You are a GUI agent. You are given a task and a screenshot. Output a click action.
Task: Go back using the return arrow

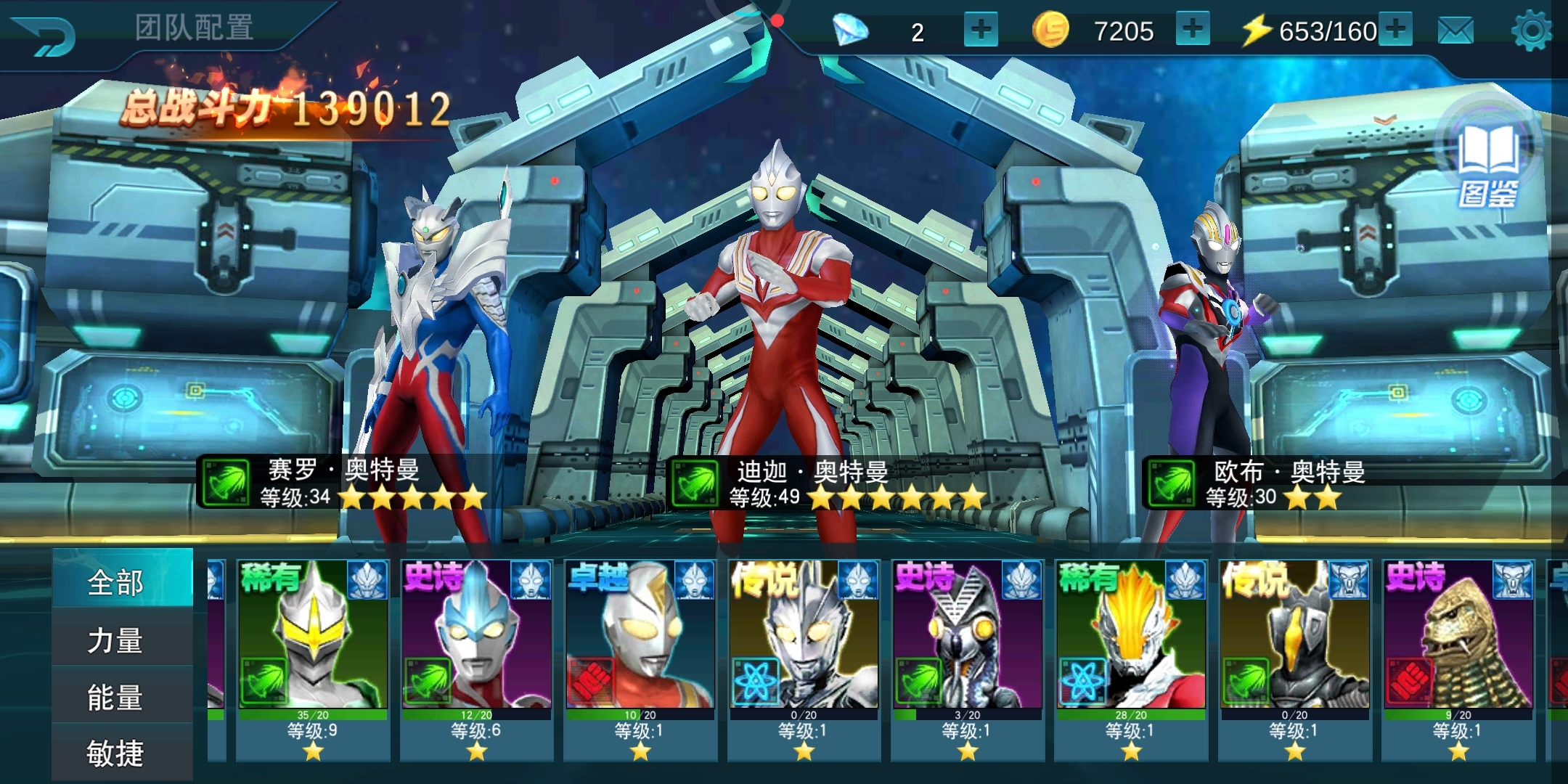(x=45, y=34)
